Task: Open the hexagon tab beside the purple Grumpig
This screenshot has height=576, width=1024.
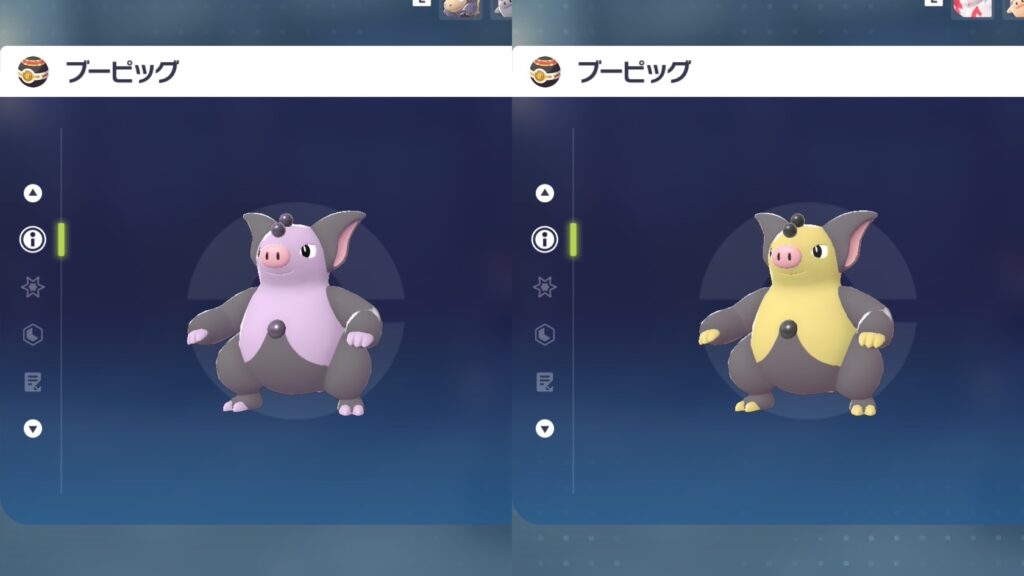Action: pos(33,334)
